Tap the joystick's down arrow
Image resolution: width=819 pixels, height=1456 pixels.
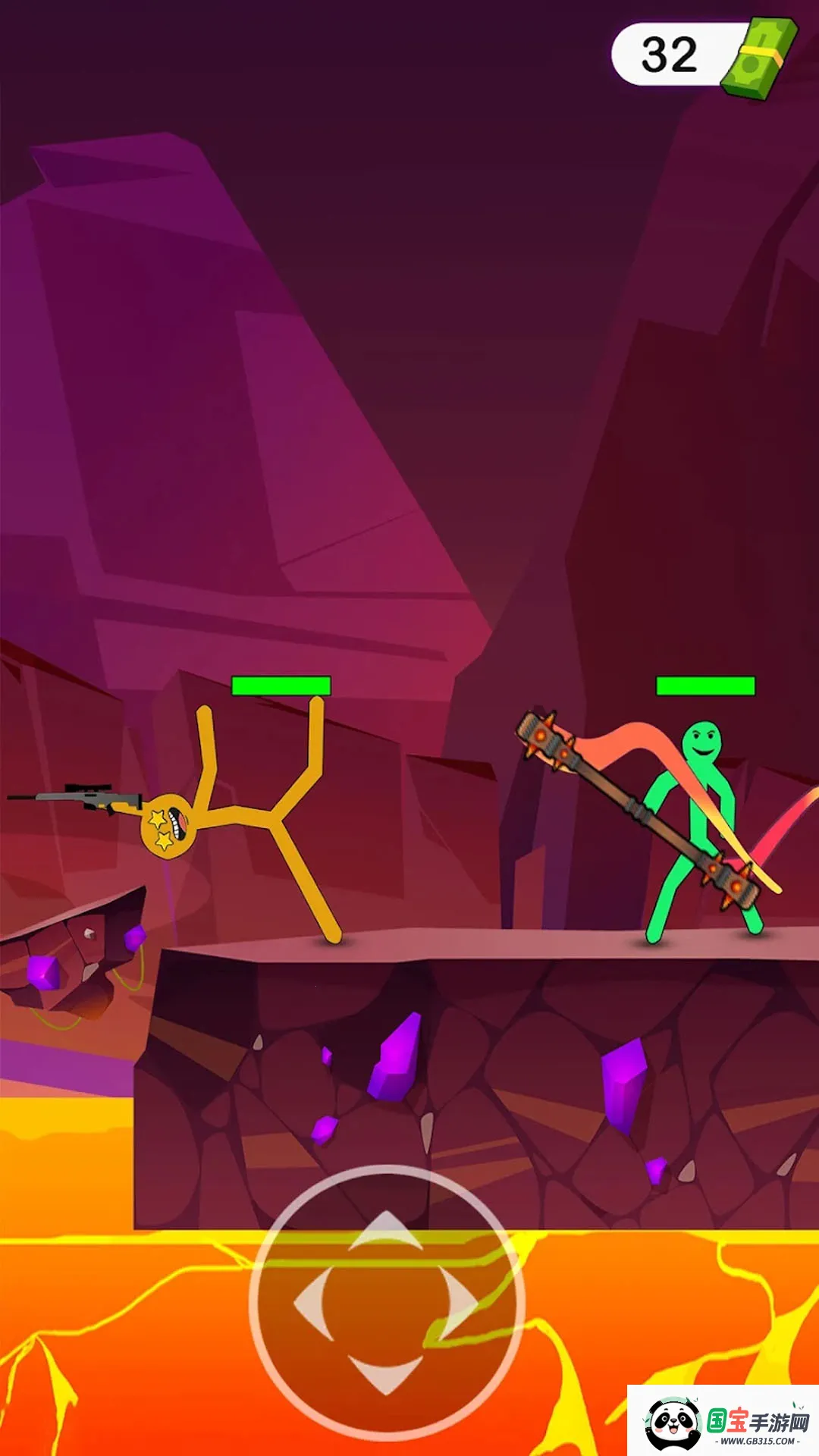coord(386,1373)
